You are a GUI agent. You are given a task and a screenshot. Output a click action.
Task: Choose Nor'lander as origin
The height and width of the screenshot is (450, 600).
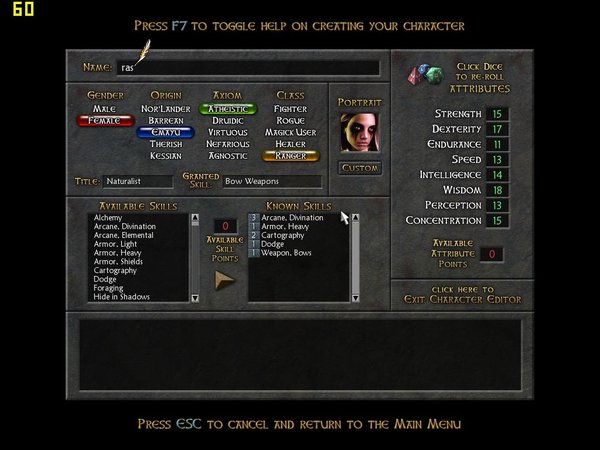point(165,108)
